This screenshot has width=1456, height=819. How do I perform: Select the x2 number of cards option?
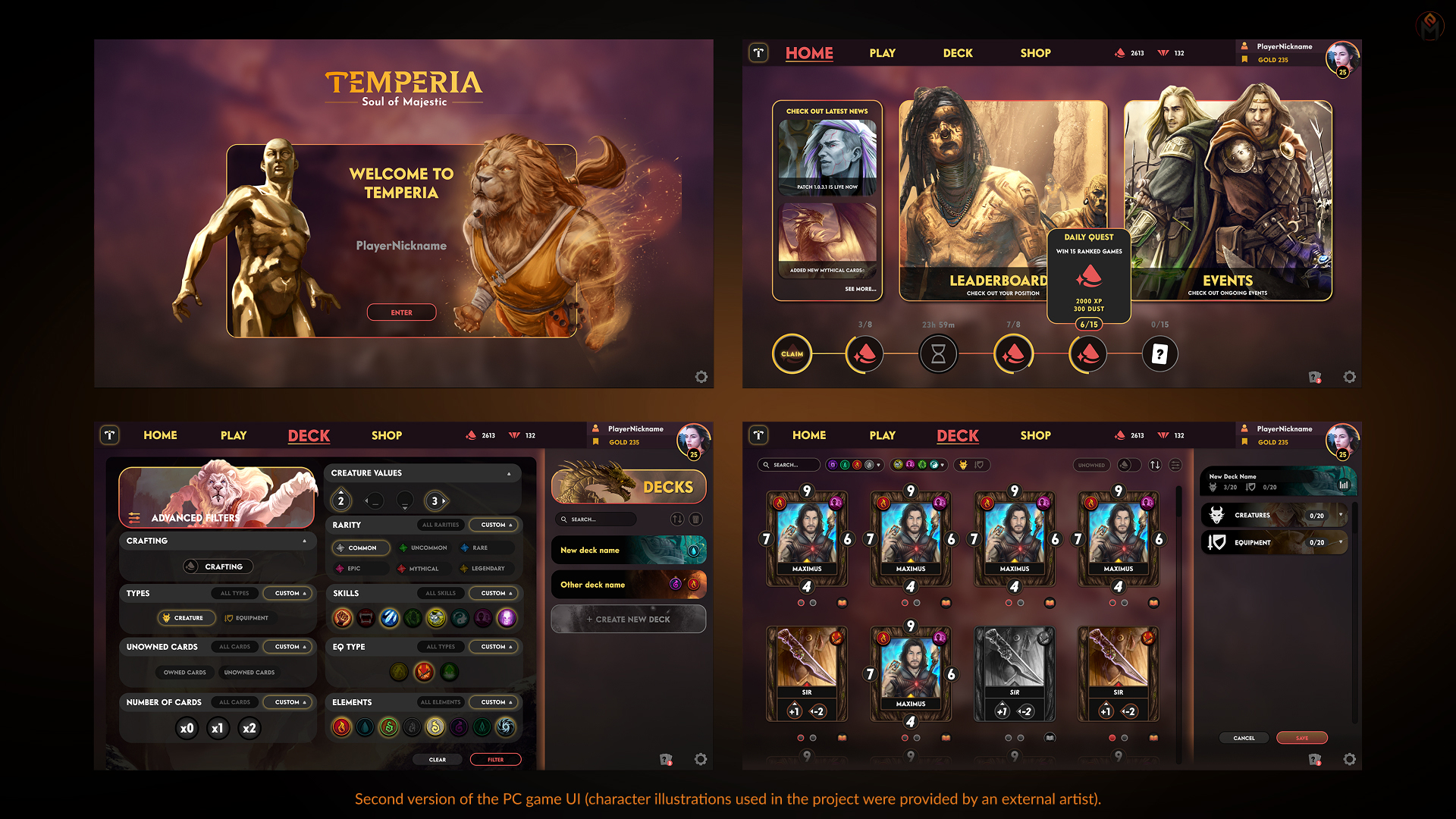[x=249, y=729]
